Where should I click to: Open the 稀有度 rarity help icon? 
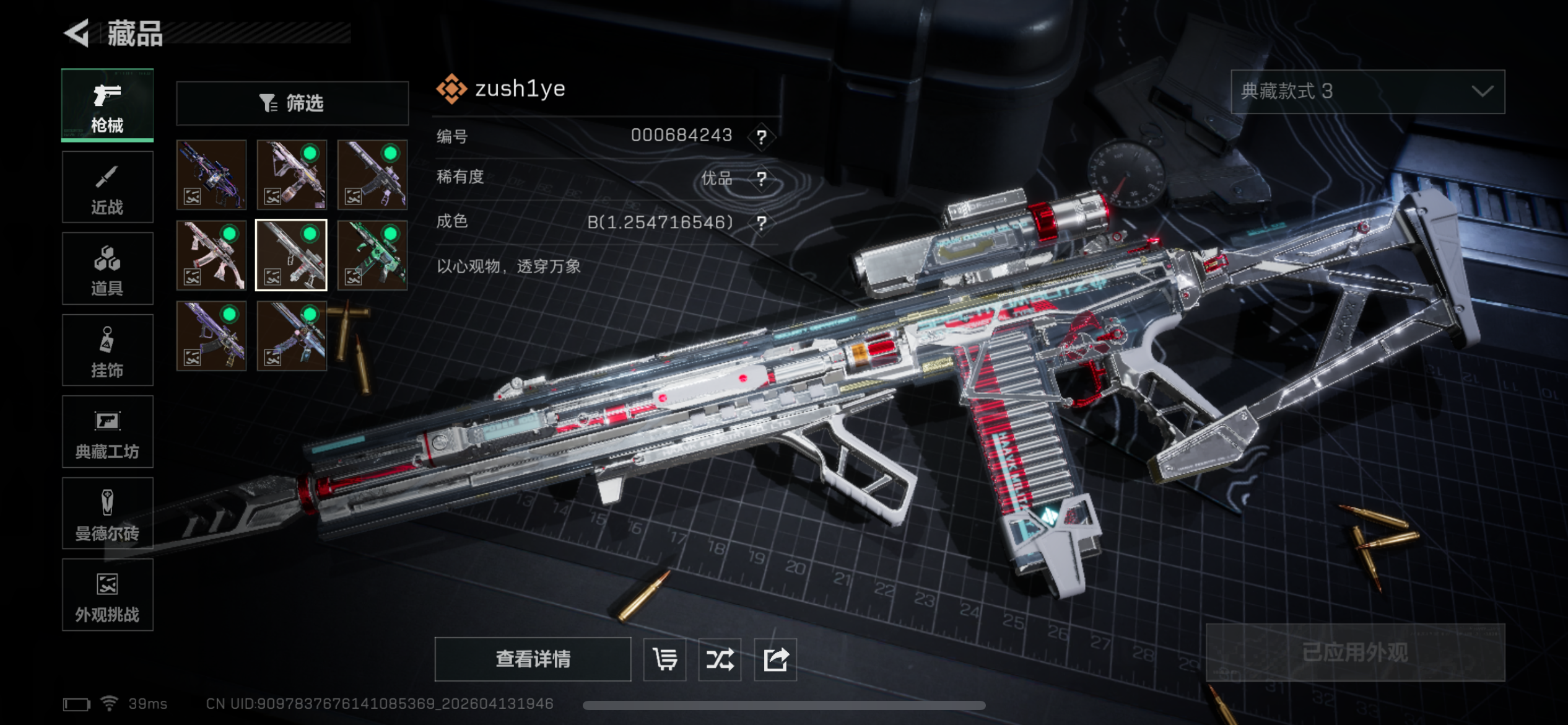coord(762,179)
